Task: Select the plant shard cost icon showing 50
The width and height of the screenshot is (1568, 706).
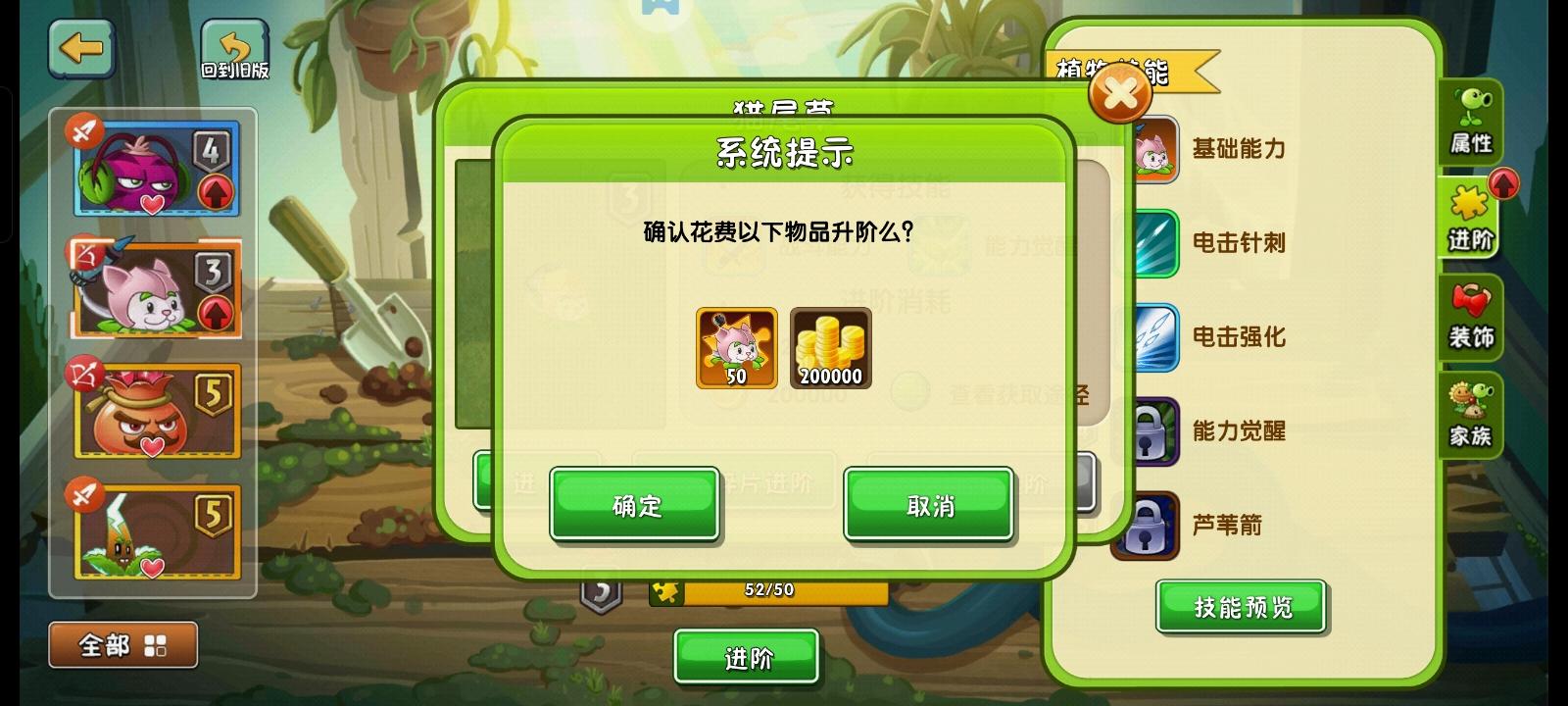Action: click(x=735, y=347)
